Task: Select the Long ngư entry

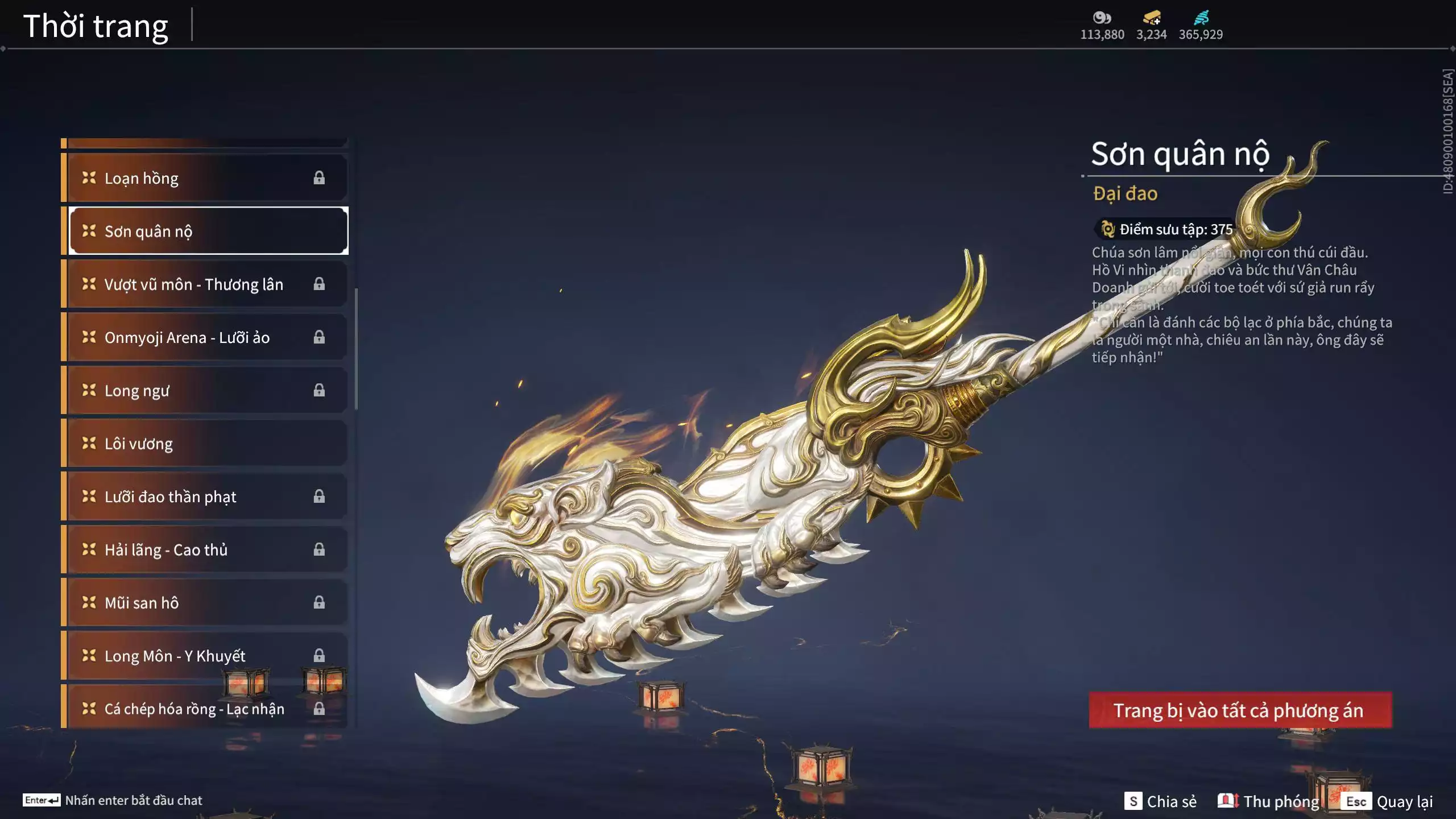Action: [205, 390]
